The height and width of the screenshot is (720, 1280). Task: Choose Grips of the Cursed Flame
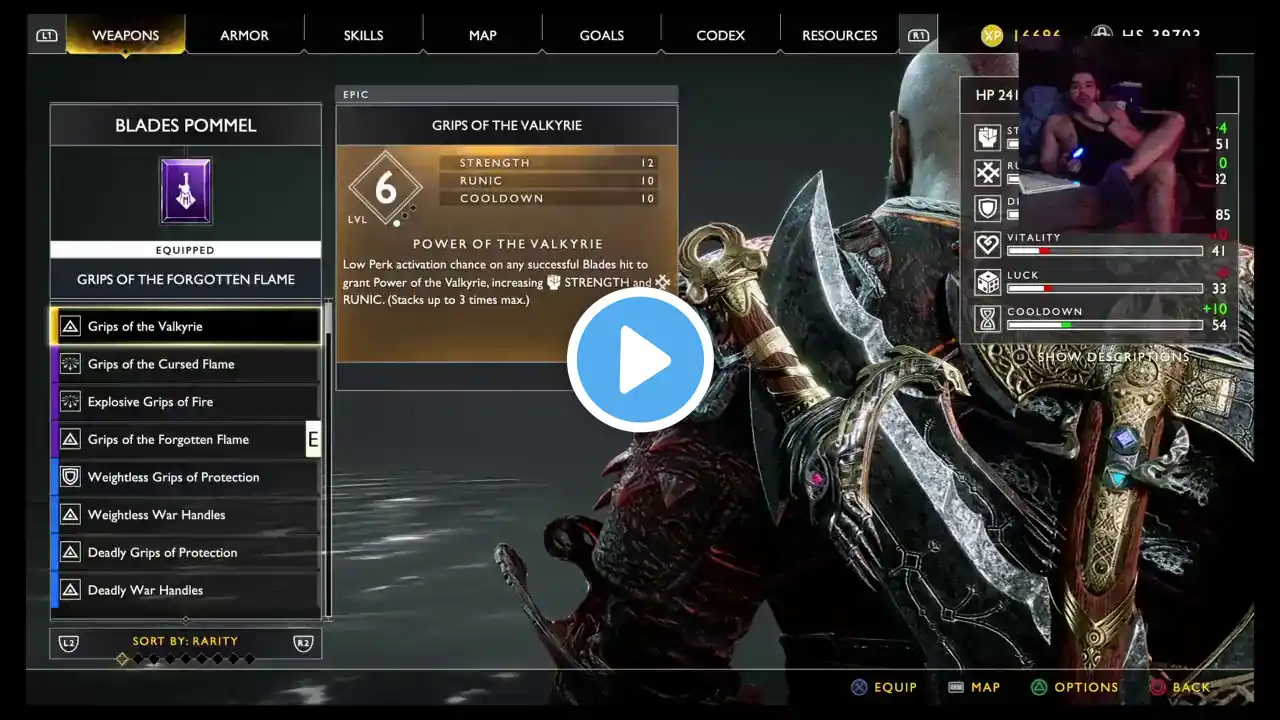(186, 364)
